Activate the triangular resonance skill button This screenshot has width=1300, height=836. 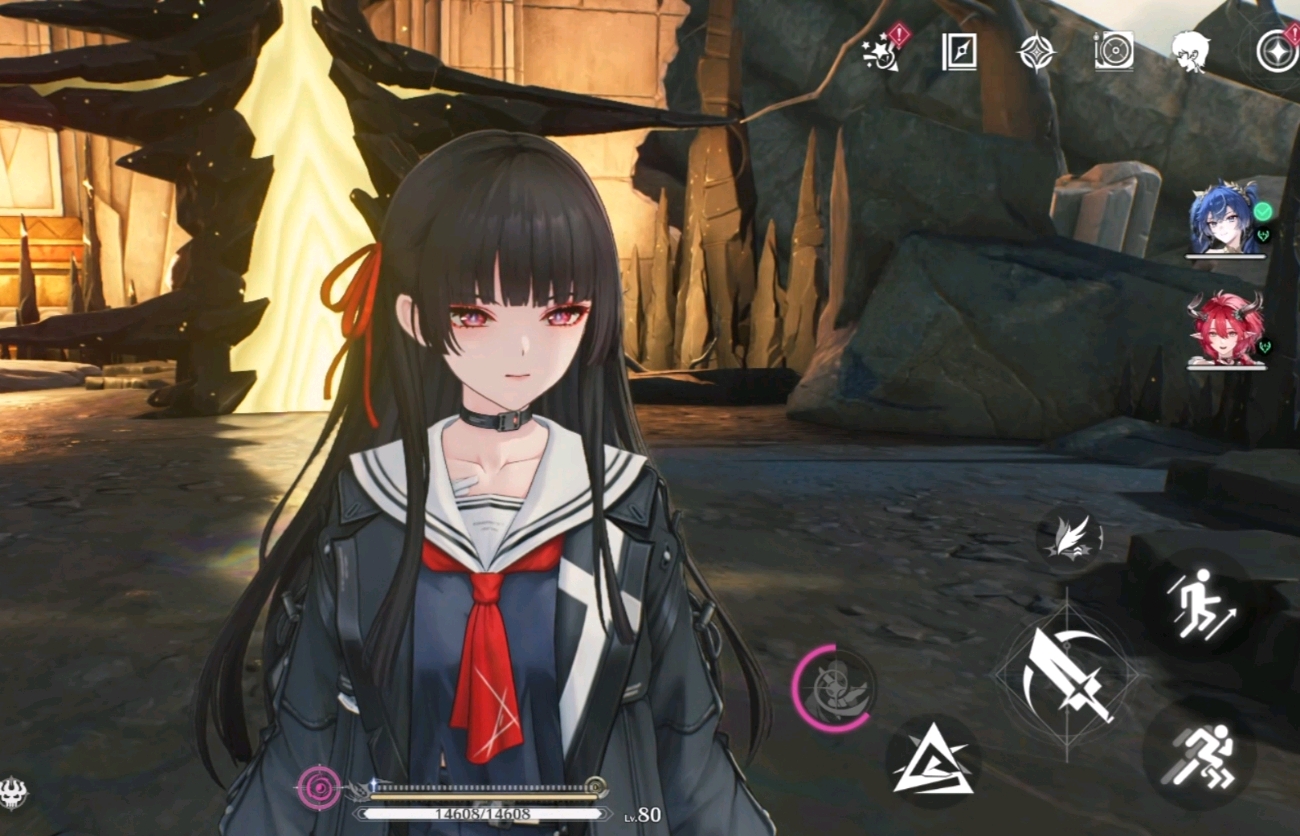tap(932, 762)
